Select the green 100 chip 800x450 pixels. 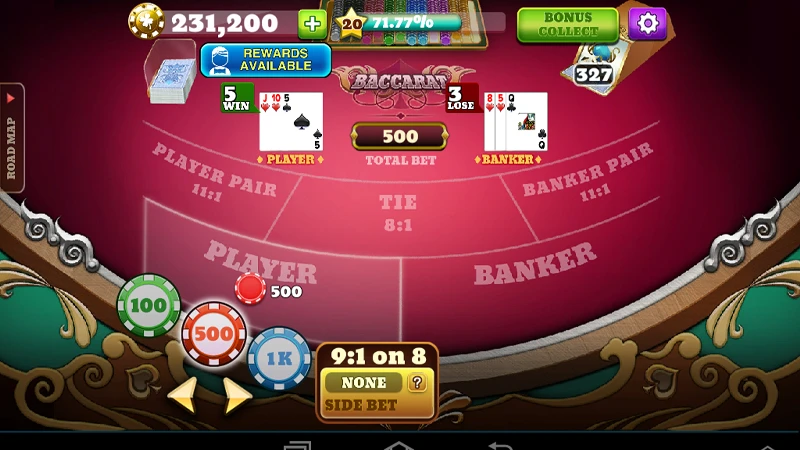[x=149, y=305]
